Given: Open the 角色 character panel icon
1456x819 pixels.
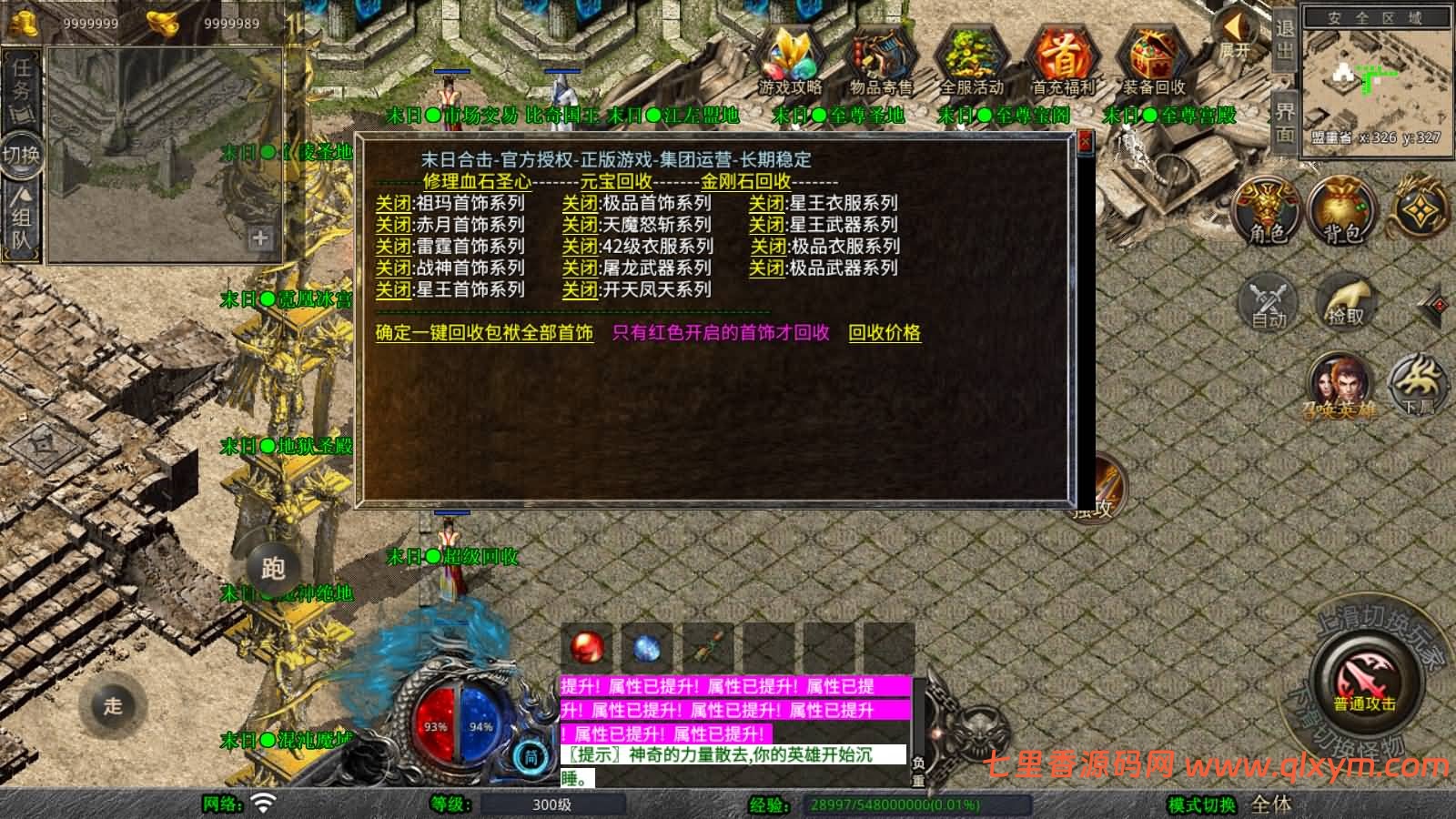Looking at the screenshot, I should [x=1269, y=211].
